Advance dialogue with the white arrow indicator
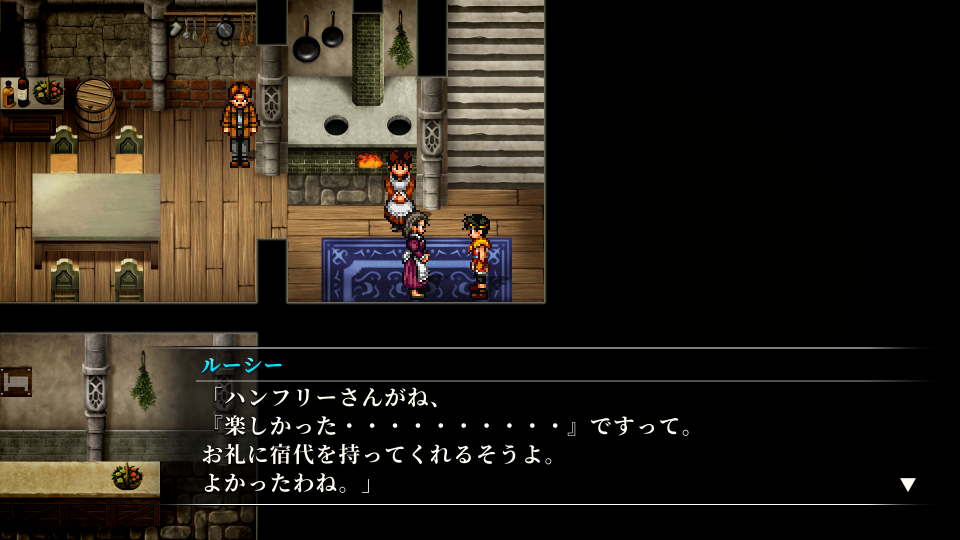This screenshot has height=540, width=960. (907, 485)
